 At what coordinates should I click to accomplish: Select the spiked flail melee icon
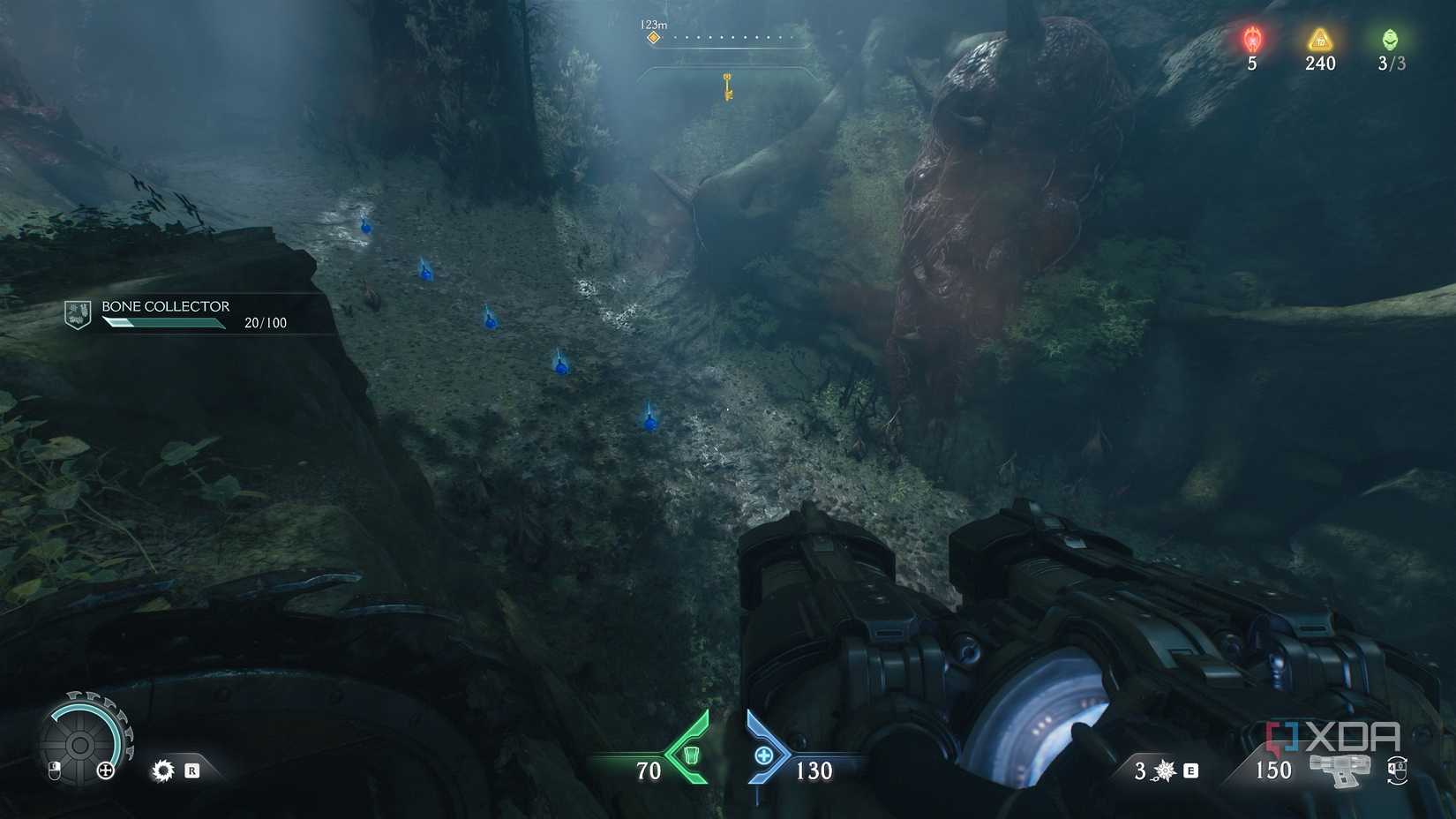click(1165, 771)
